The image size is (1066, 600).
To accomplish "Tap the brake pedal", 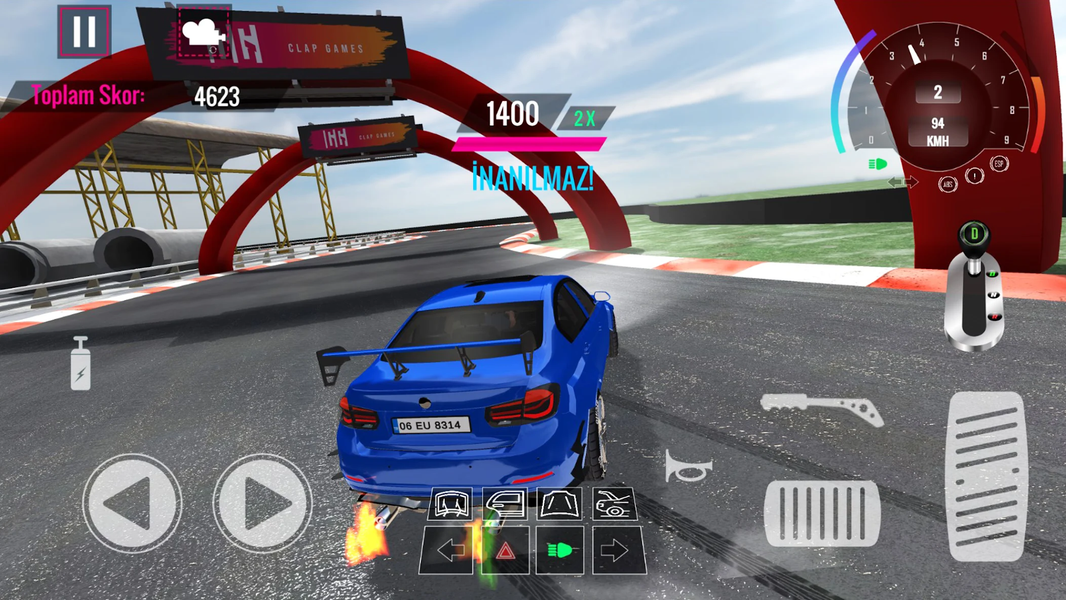I will [822, 513].
